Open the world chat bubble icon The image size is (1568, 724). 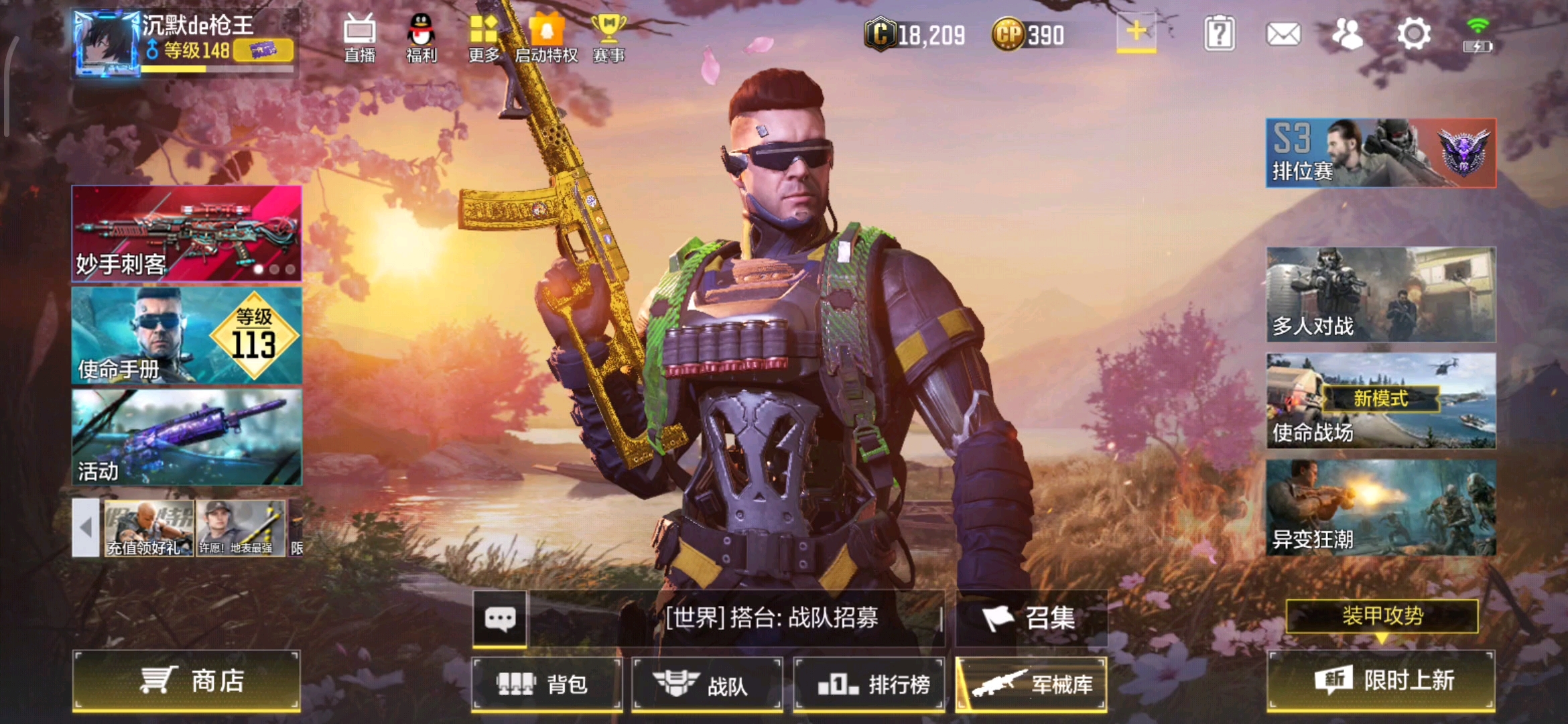tap(501, 619)
